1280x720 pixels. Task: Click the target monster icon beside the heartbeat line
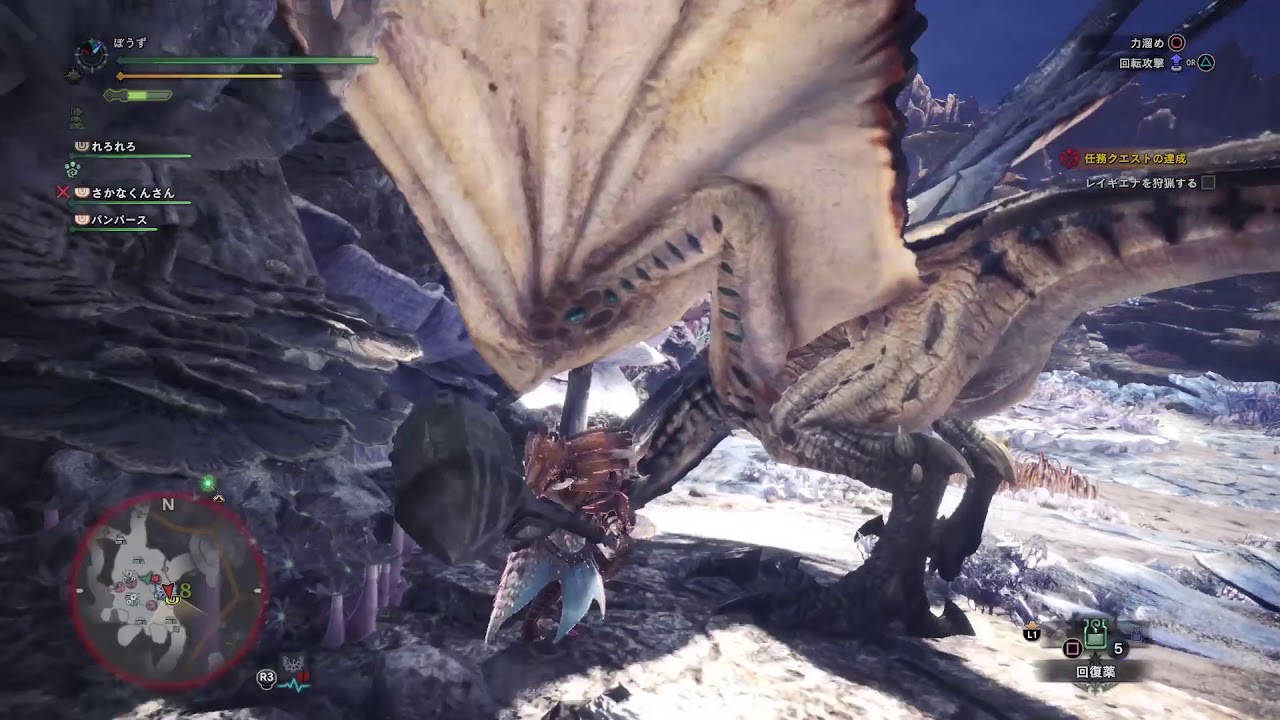click(x=293, y=663)
